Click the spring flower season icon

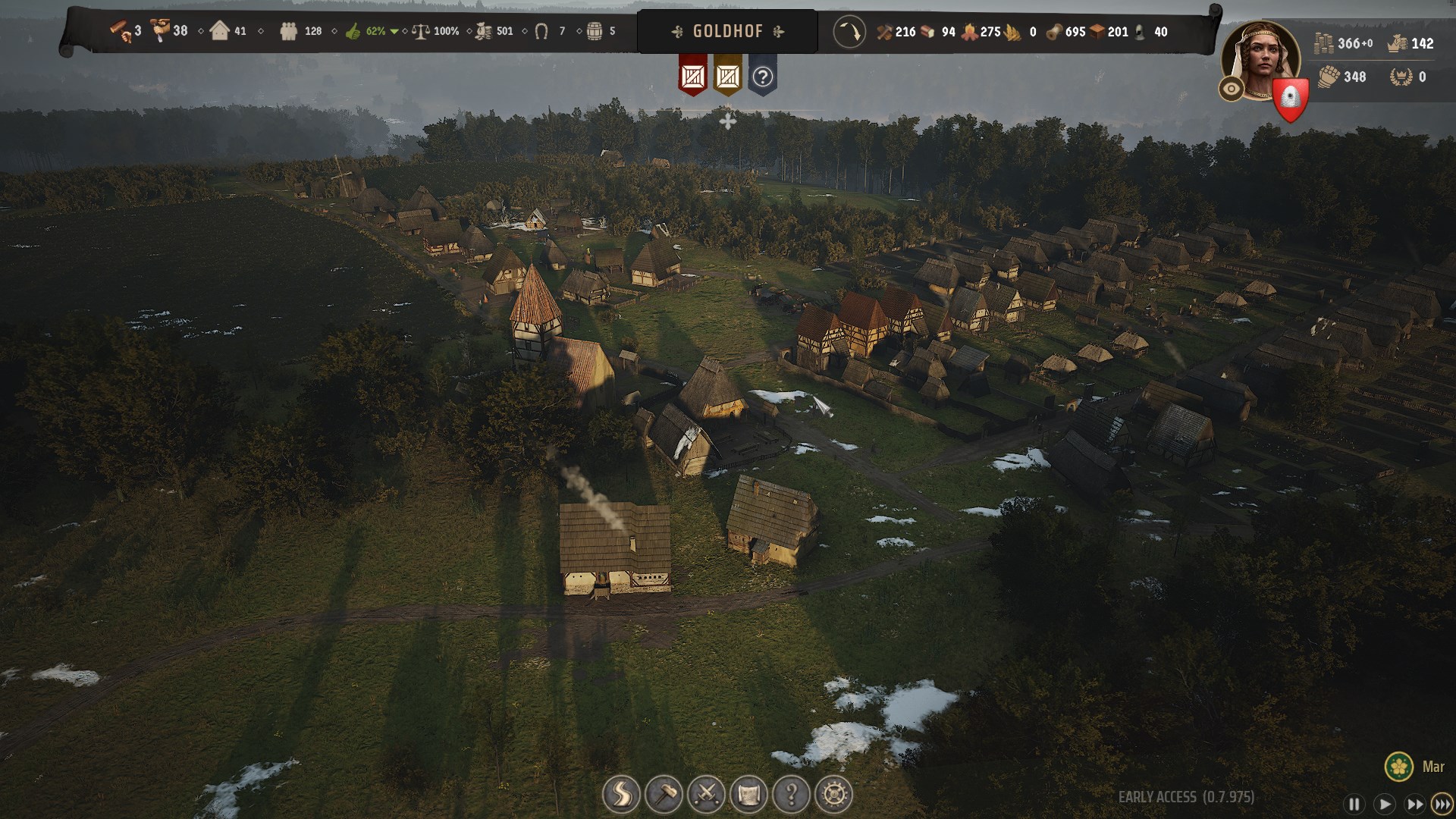click(1398, 766)
